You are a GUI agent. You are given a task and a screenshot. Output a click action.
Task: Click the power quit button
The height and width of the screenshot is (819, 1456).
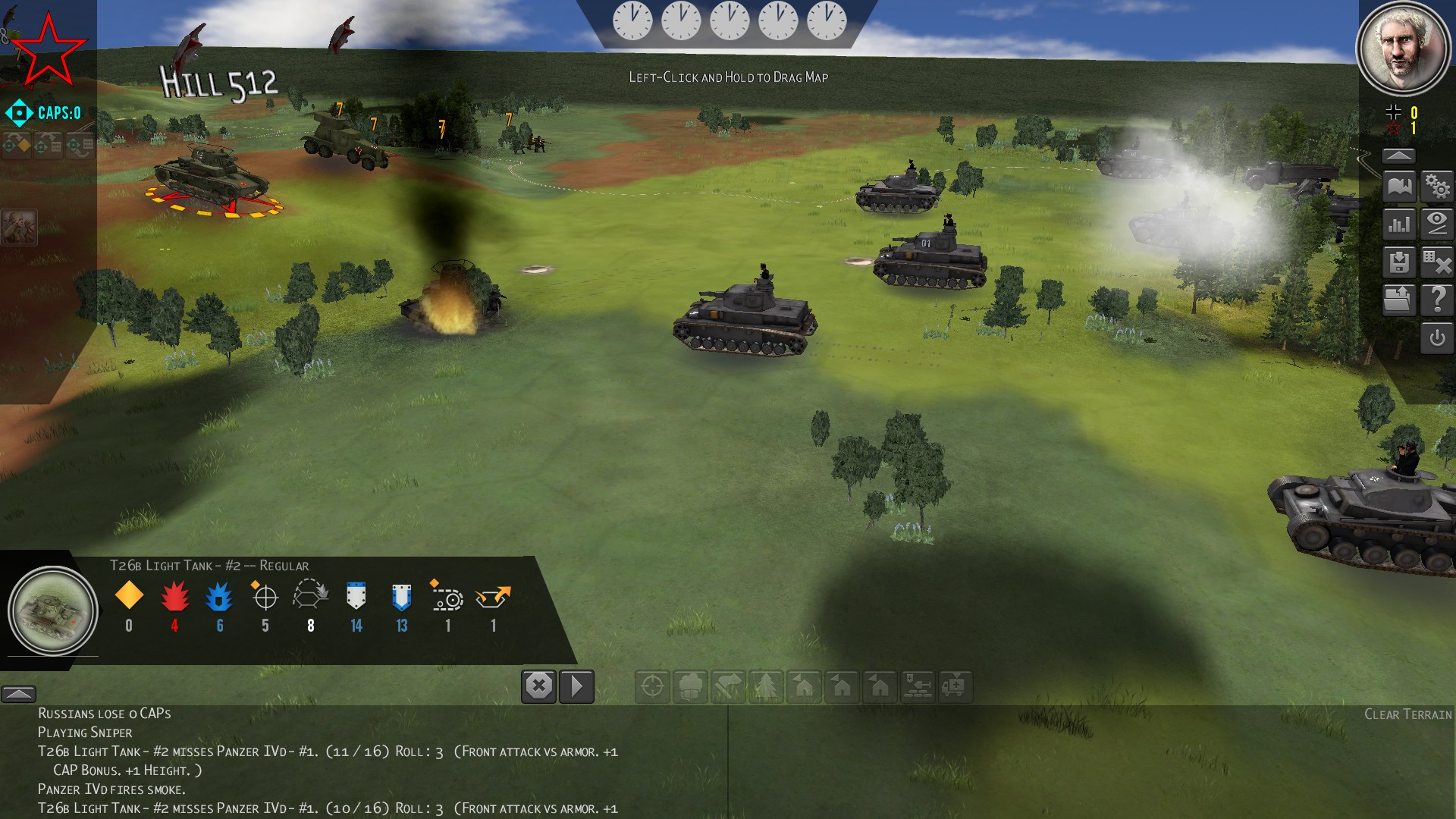1437,338
